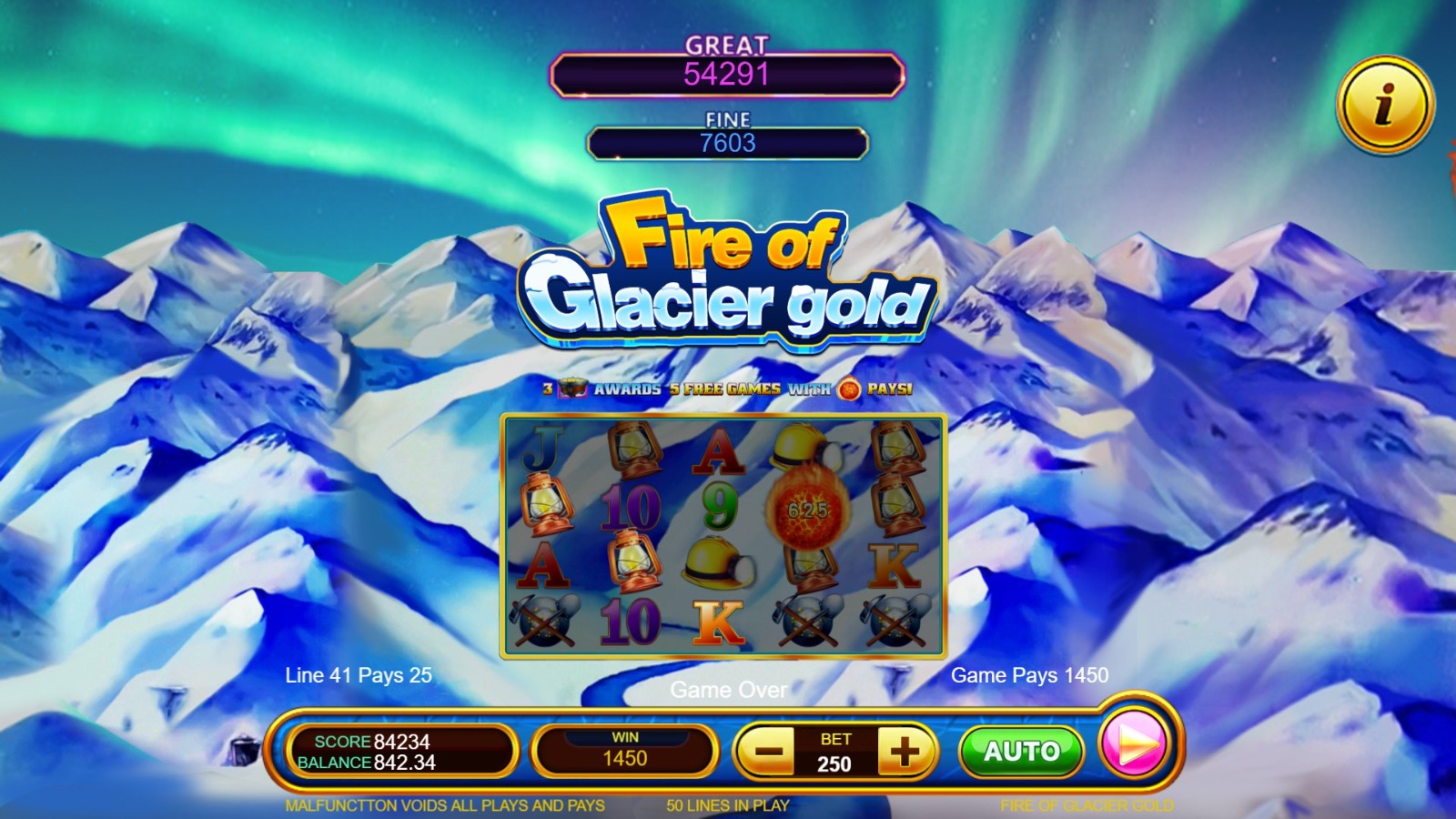The image size is (1456, 819).
Task: Decrease the bet with the minus button
Action: (769, 752)
